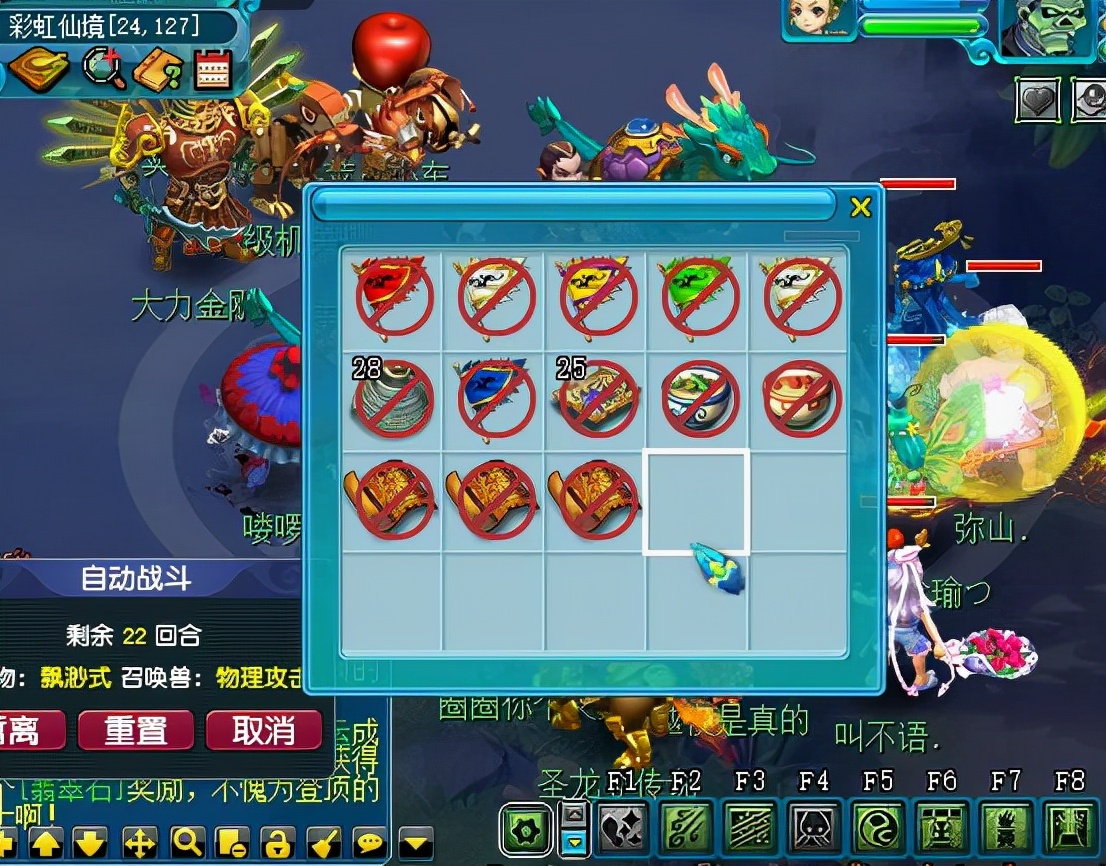Screen dimensions: 1106x866
Task: Activate the F8 skill shortcut
Action: tap(1068, 829)
